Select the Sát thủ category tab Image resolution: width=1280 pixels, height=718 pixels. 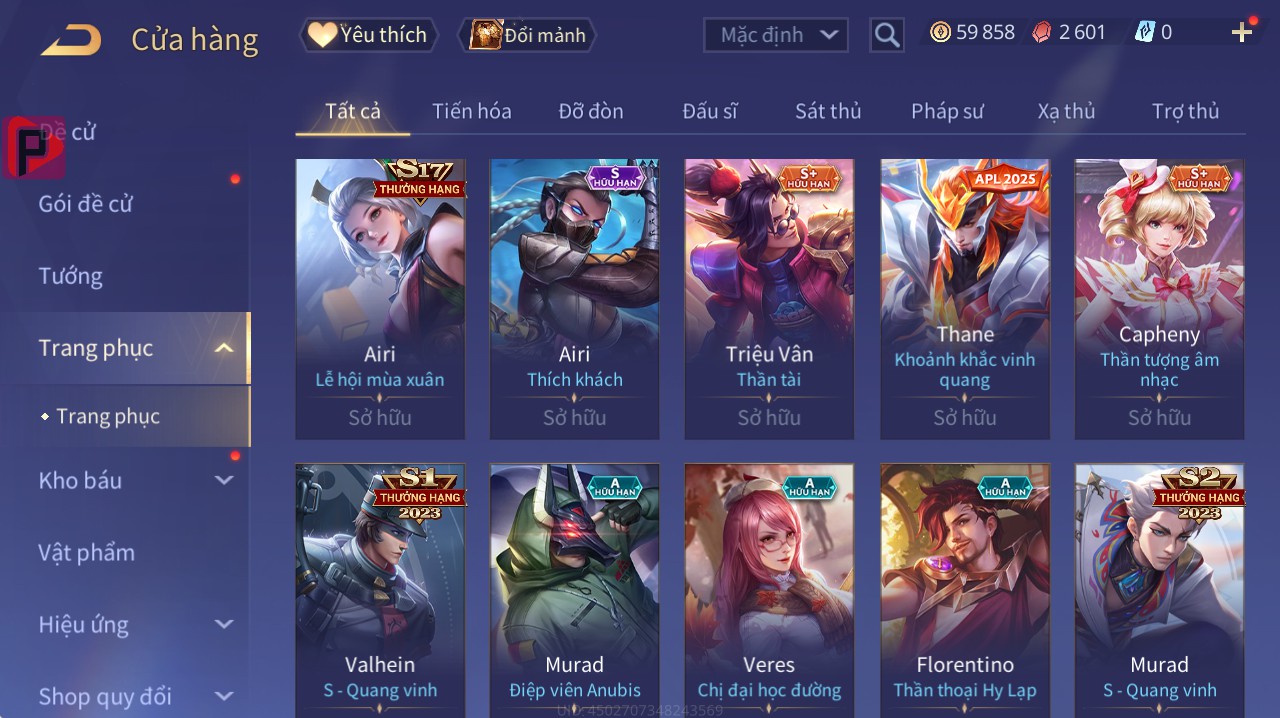(x=827, y=111)
